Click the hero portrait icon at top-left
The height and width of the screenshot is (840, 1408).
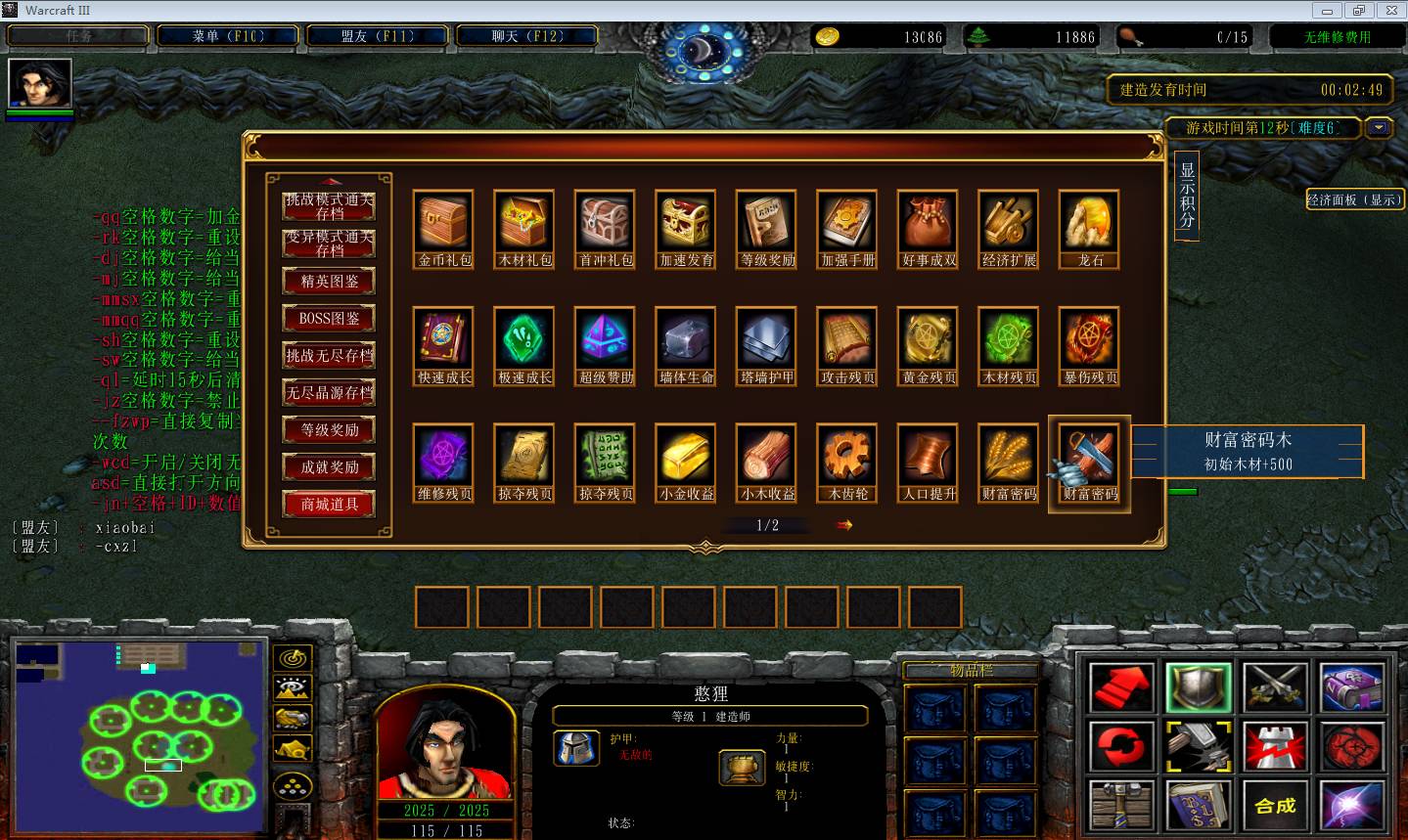click(40, 83)
